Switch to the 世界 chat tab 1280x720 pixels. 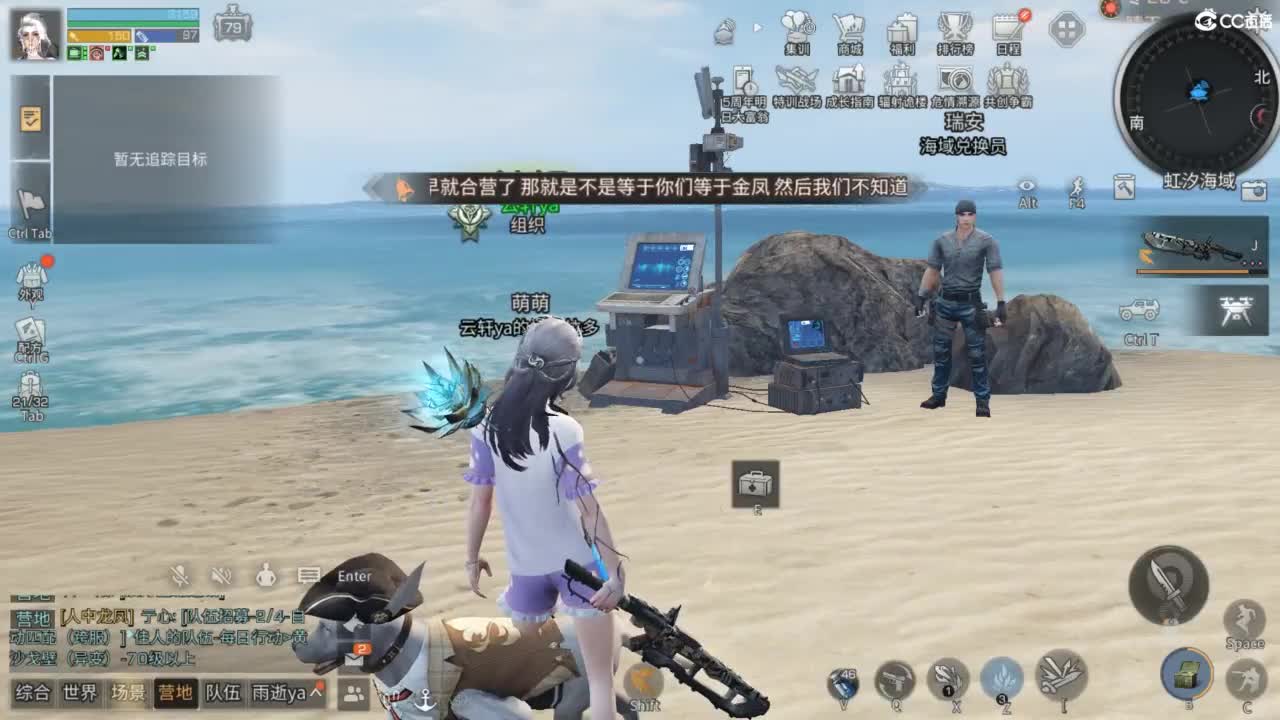coord(80,690)
